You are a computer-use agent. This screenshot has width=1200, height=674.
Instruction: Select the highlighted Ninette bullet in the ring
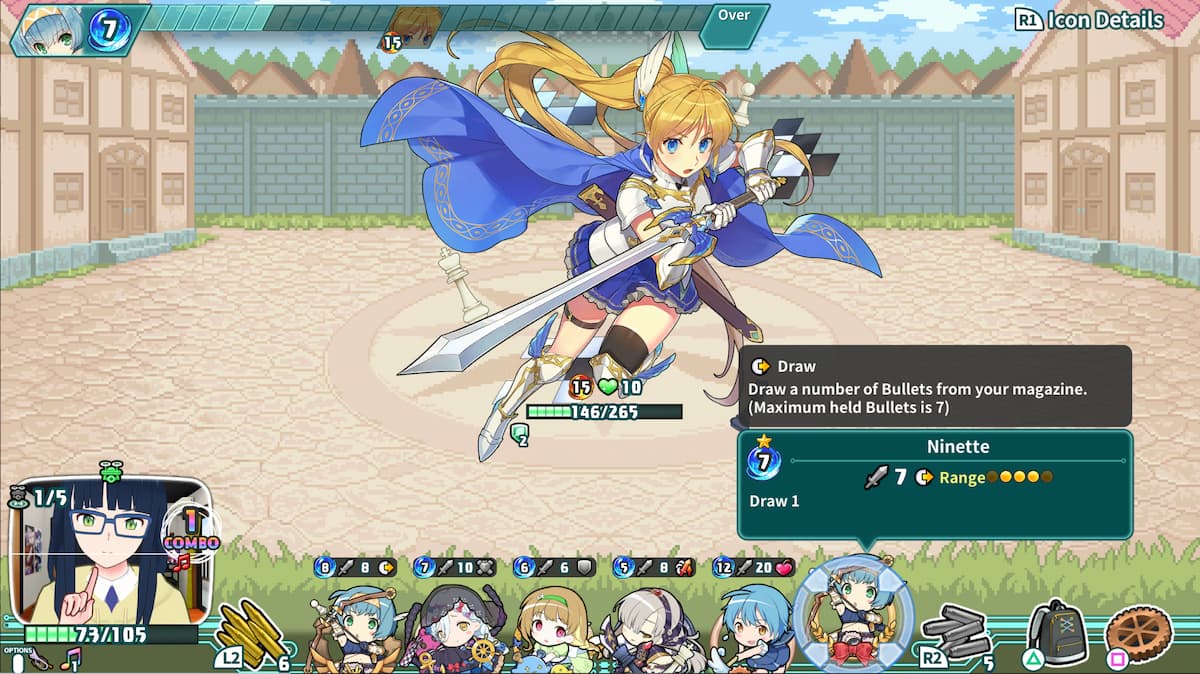click(x=853, y=614)
